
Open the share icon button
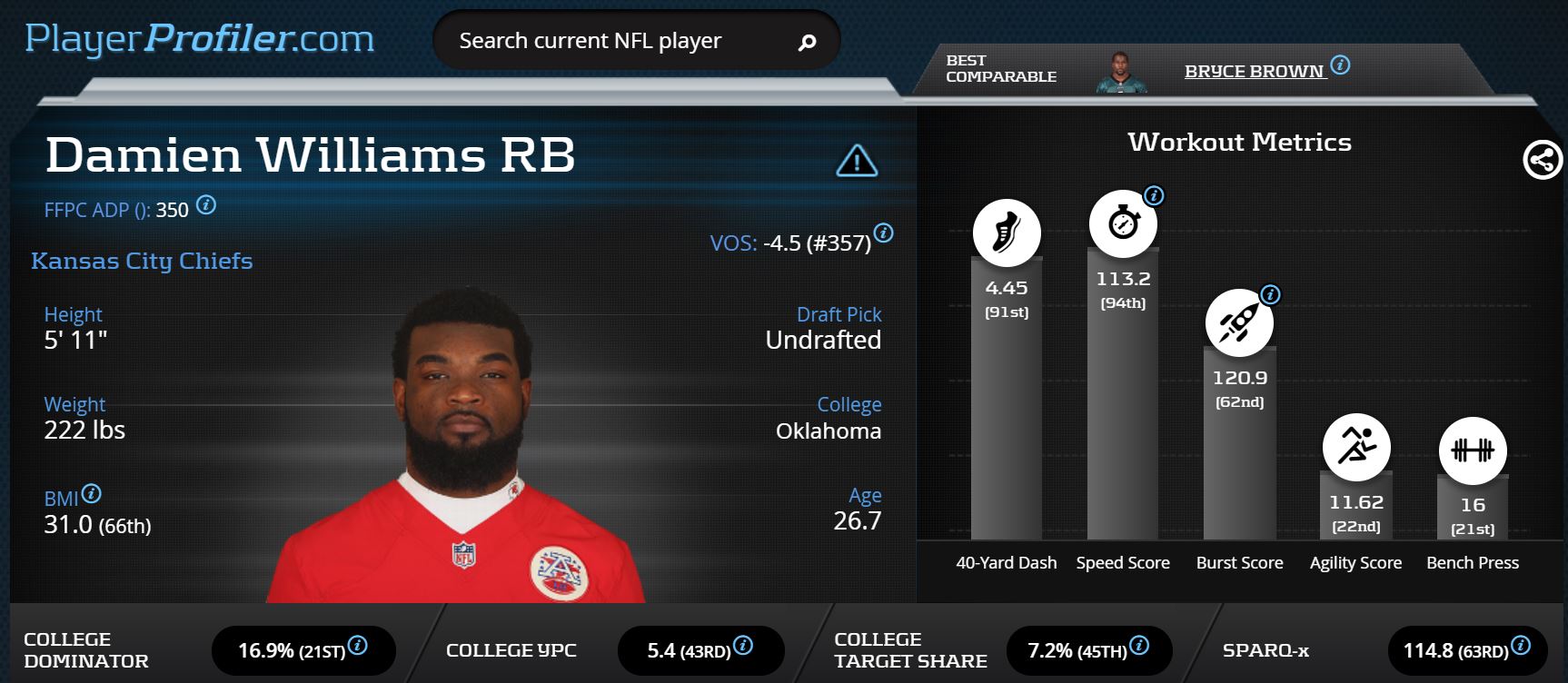(x=1542, y=160)
